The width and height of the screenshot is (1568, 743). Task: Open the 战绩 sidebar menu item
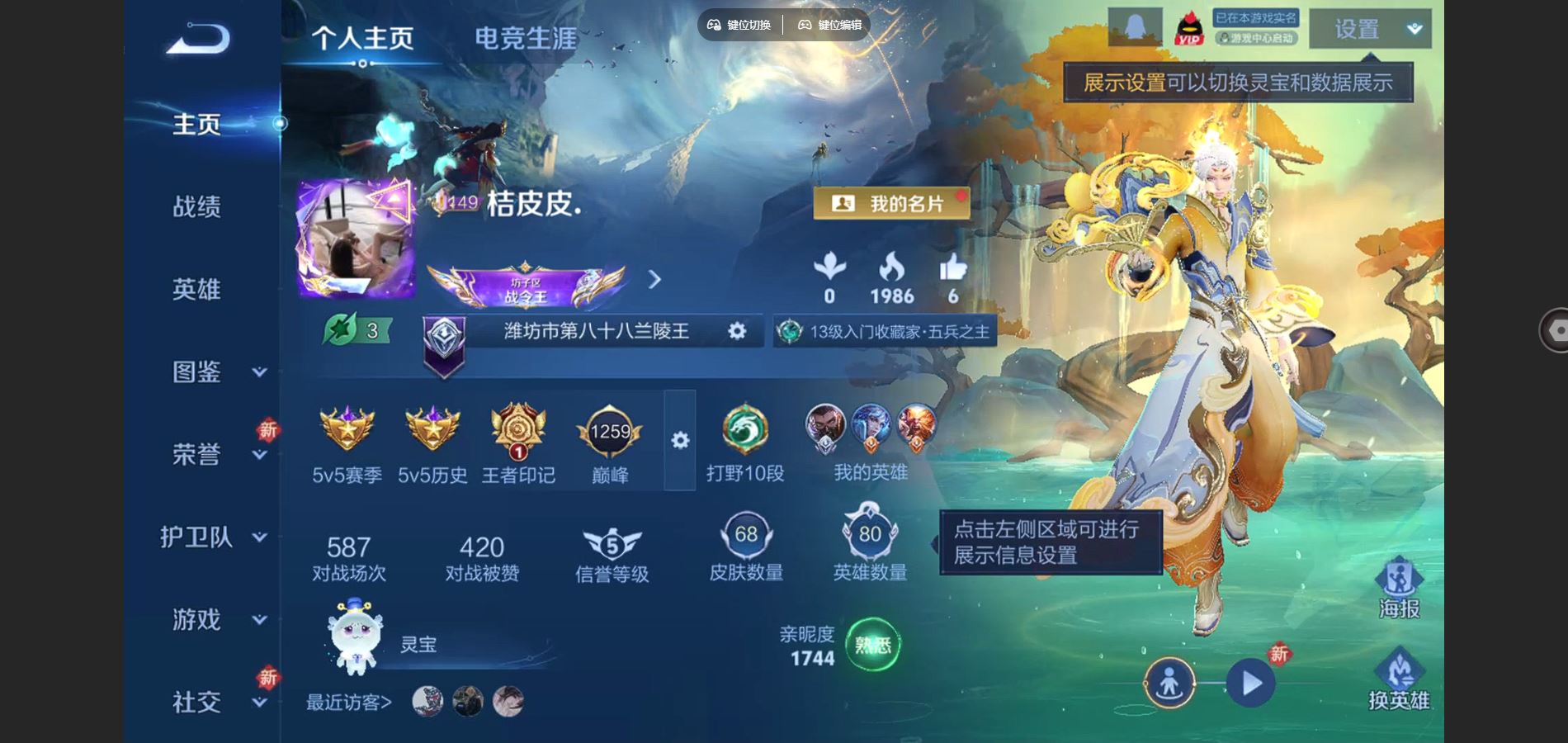[196, 206]
